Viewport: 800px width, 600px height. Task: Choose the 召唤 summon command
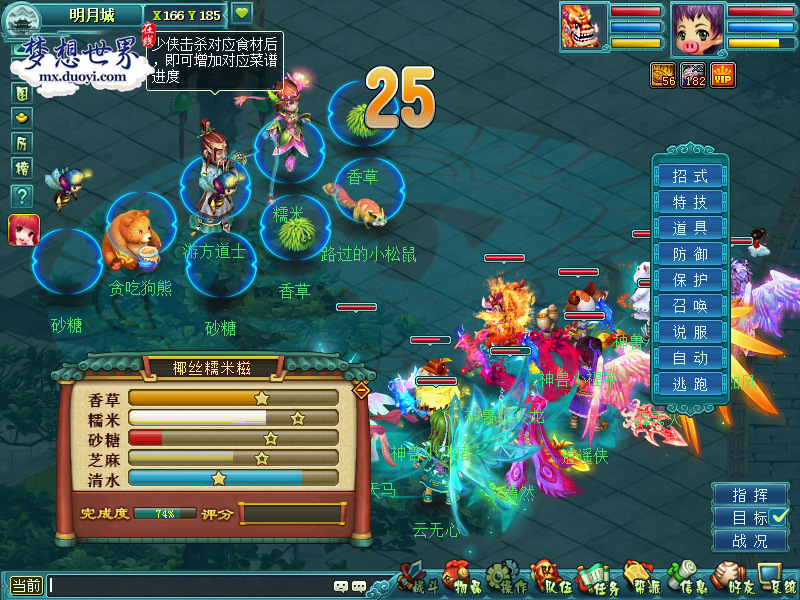coord(690,306)
